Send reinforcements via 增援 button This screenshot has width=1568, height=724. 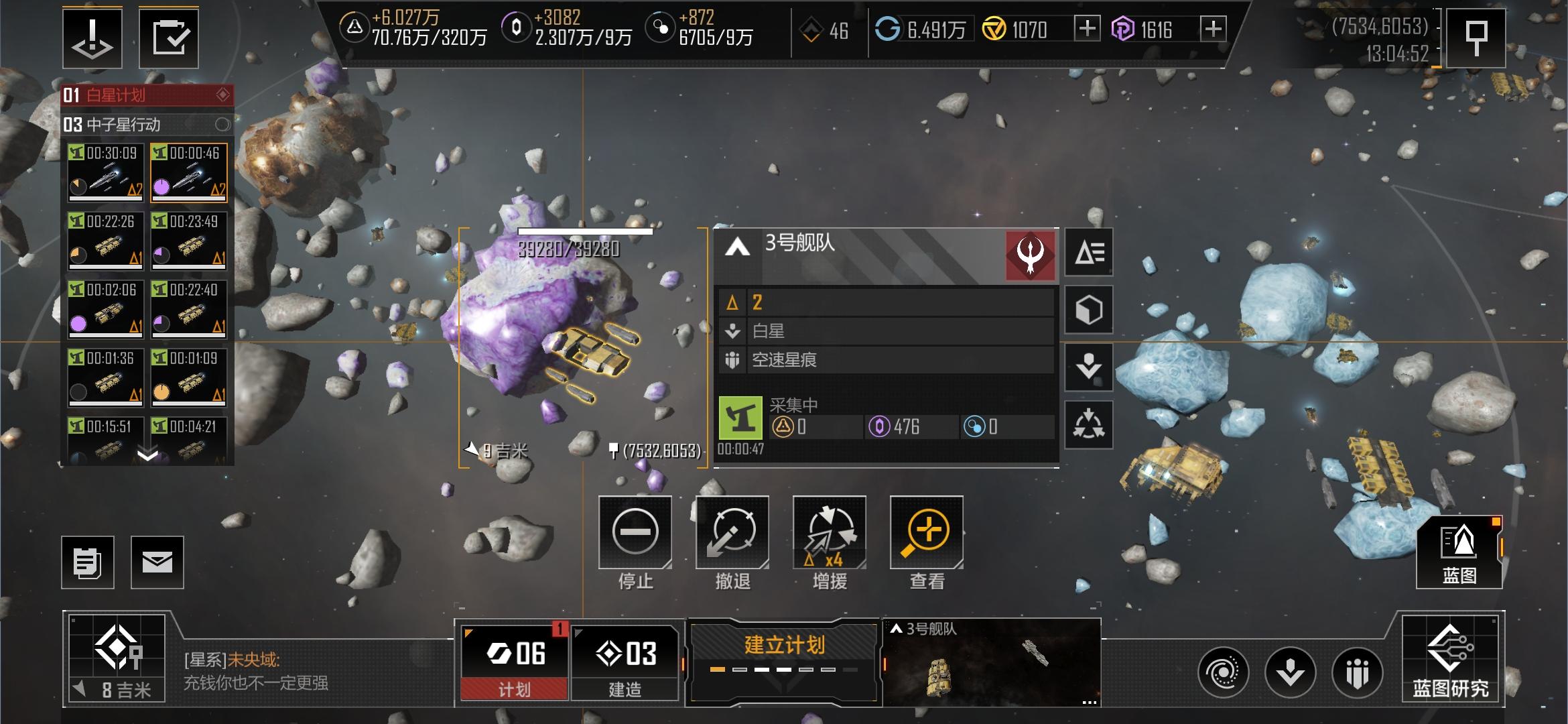[829, 533]
